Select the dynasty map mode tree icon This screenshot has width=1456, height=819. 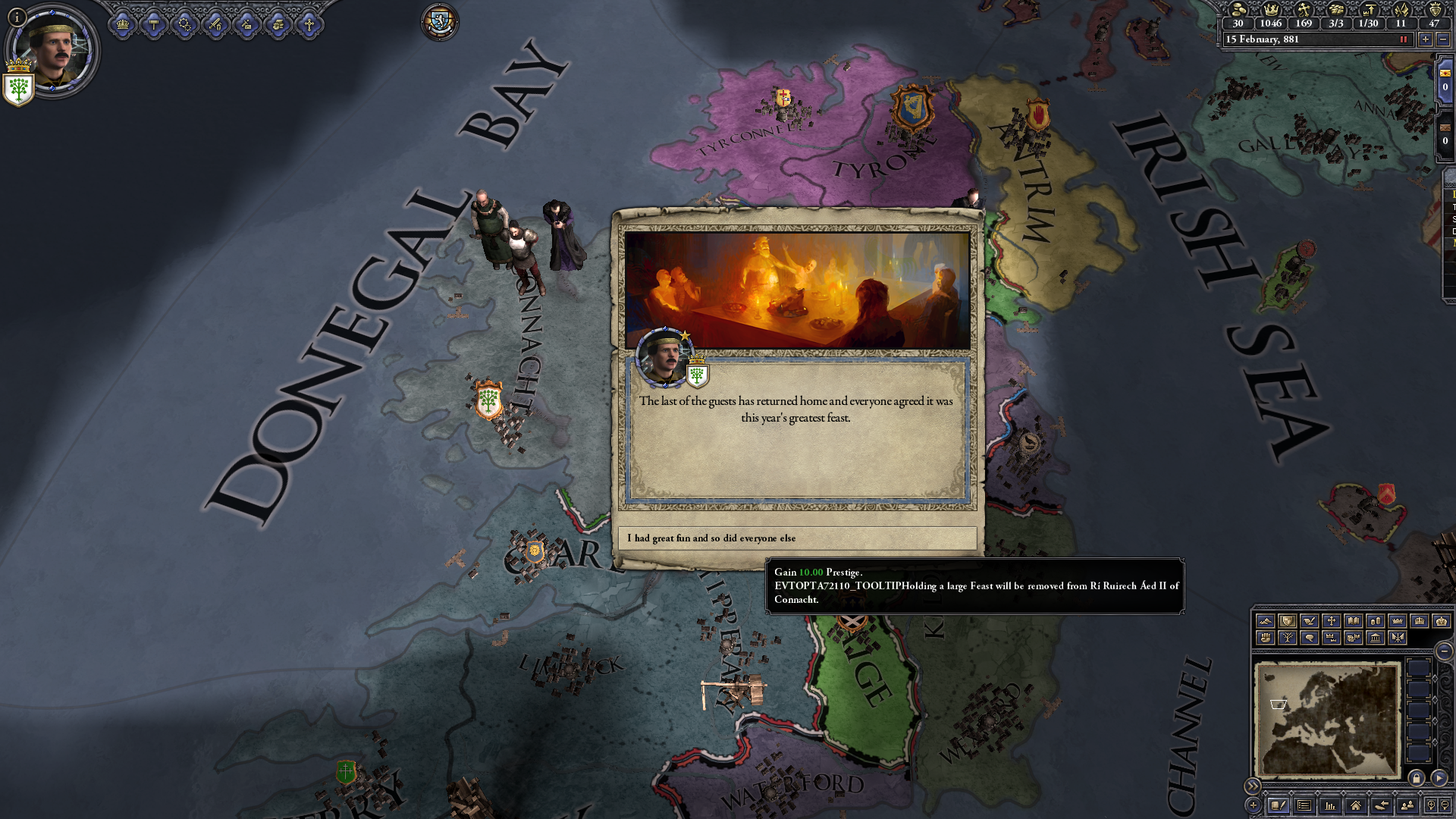click(x=1288, y=638)
